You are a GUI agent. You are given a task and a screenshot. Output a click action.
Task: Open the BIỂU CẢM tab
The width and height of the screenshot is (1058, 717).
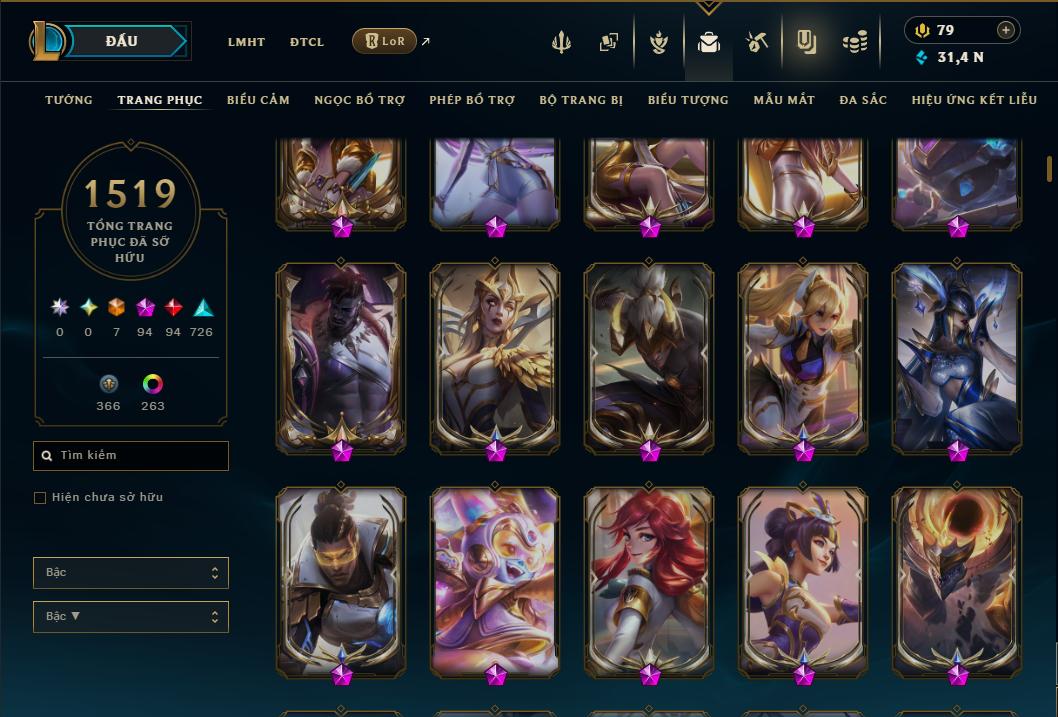(x=258, y=100)
